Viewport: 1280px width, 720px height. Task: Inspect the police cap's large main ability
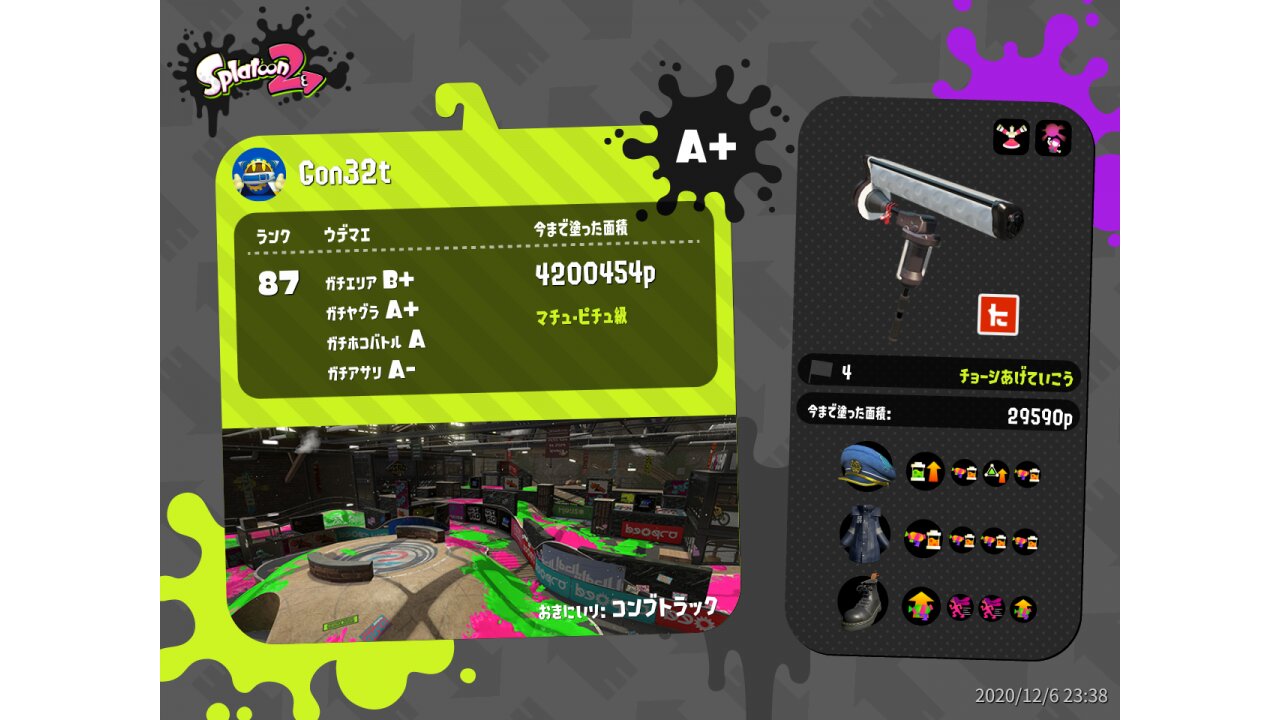pos(925,471)
